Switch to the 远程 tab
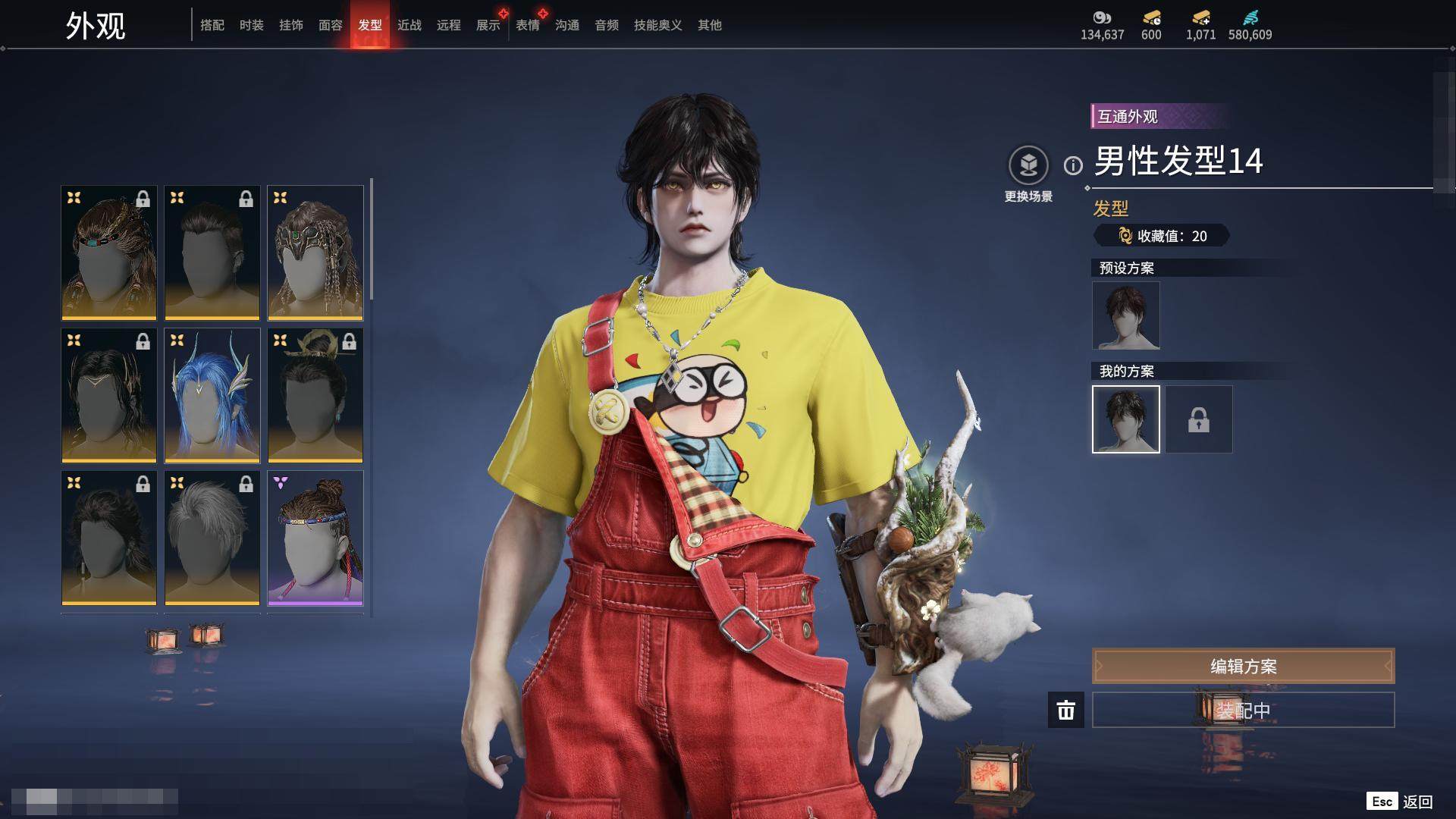 click(x=448, y=25)
